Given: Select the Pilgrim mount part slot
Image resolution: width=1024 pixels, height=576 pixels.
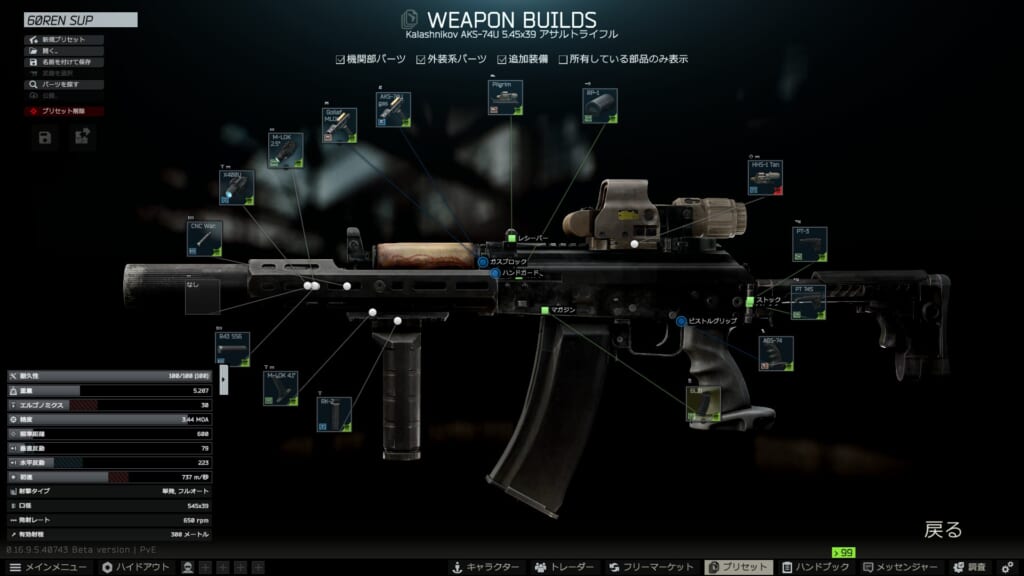Looking at the screenshot, I should click(506, 99).
